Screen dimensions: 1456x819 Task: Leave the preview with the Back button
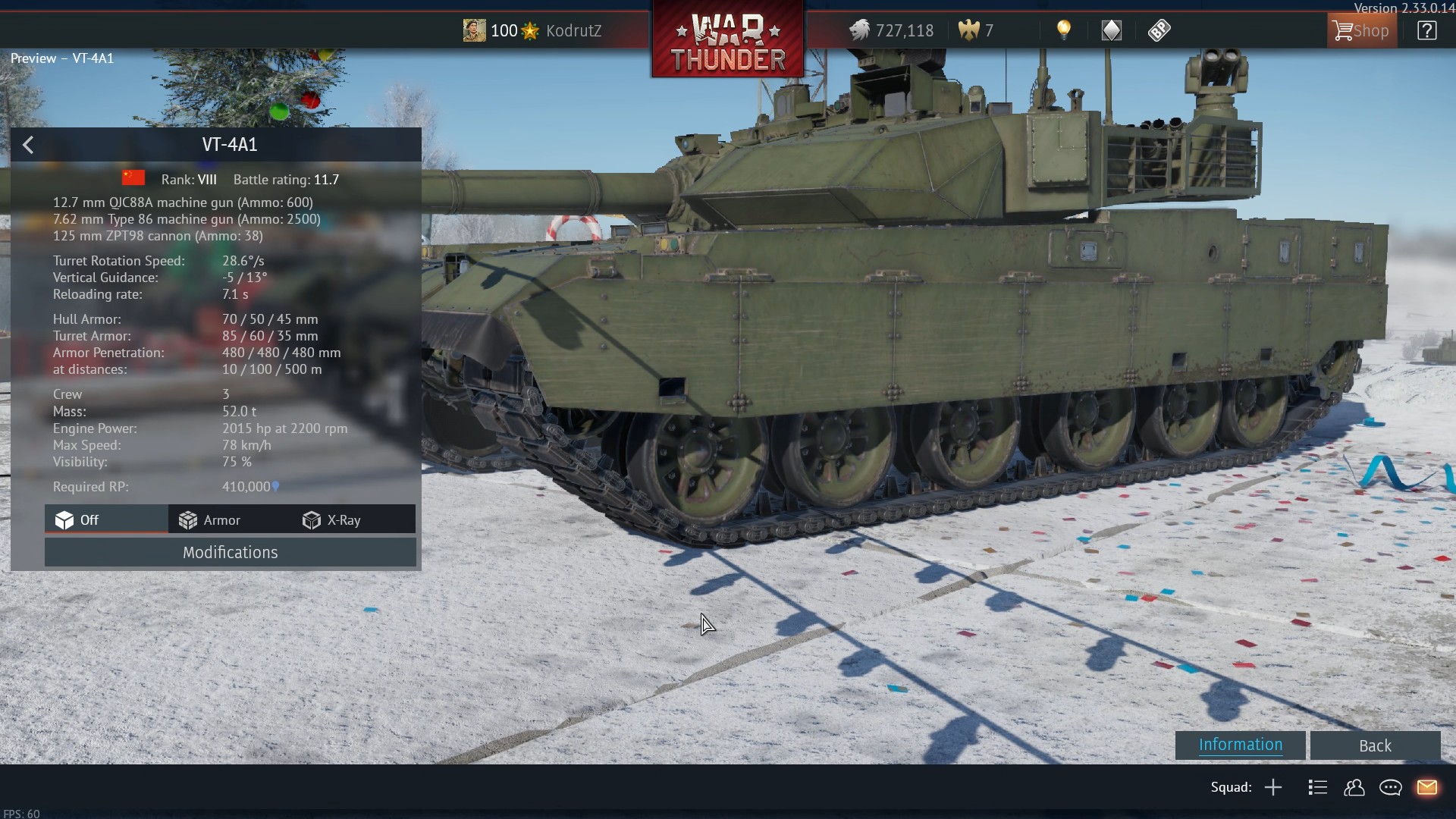click(1374, 745)
